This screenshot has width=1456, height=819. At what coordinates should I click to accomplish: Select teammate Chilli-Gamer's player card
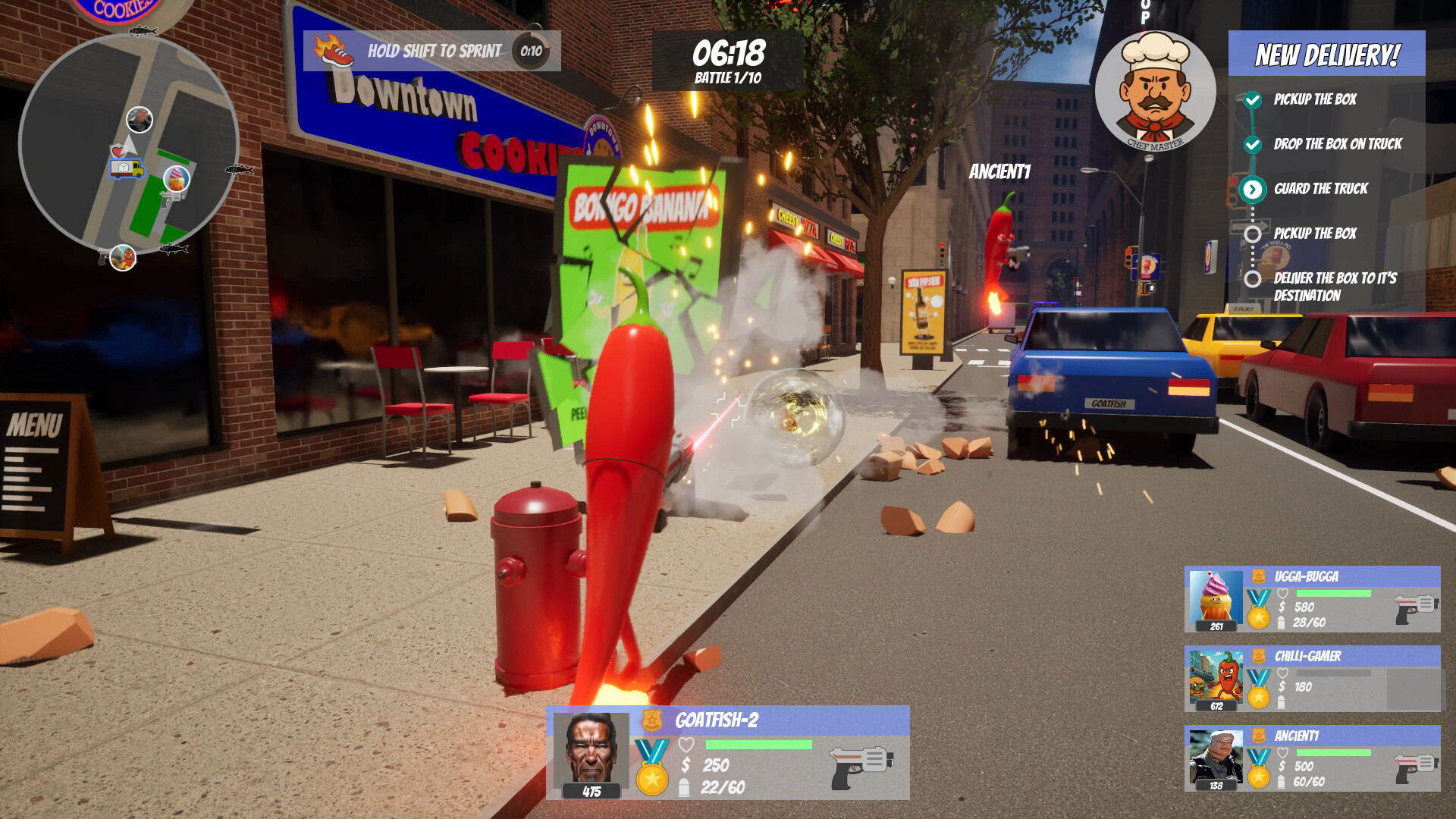click(x=1312, y=679)
